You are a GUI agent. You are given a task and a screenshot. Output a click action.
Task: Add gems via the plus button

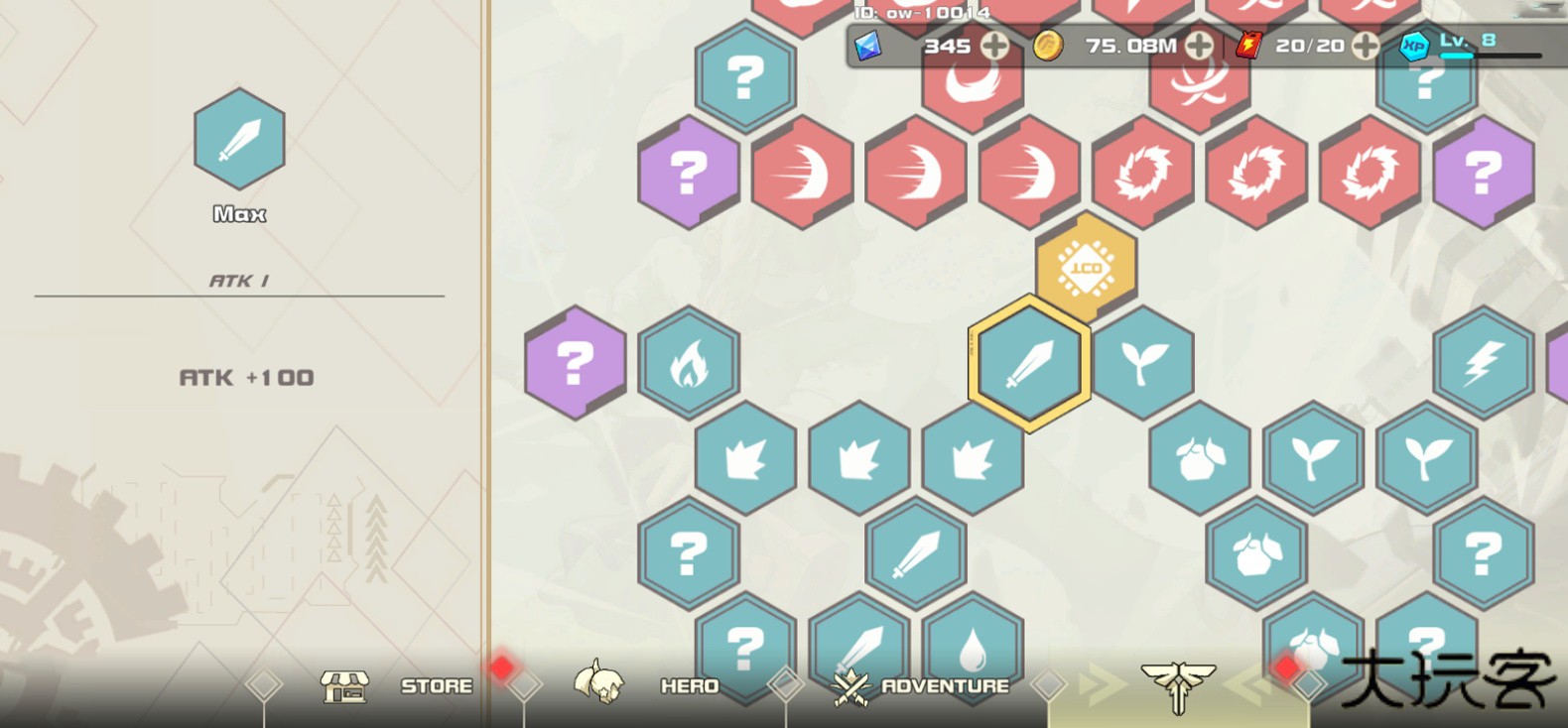pyautogui.click(x=993, y=45)
